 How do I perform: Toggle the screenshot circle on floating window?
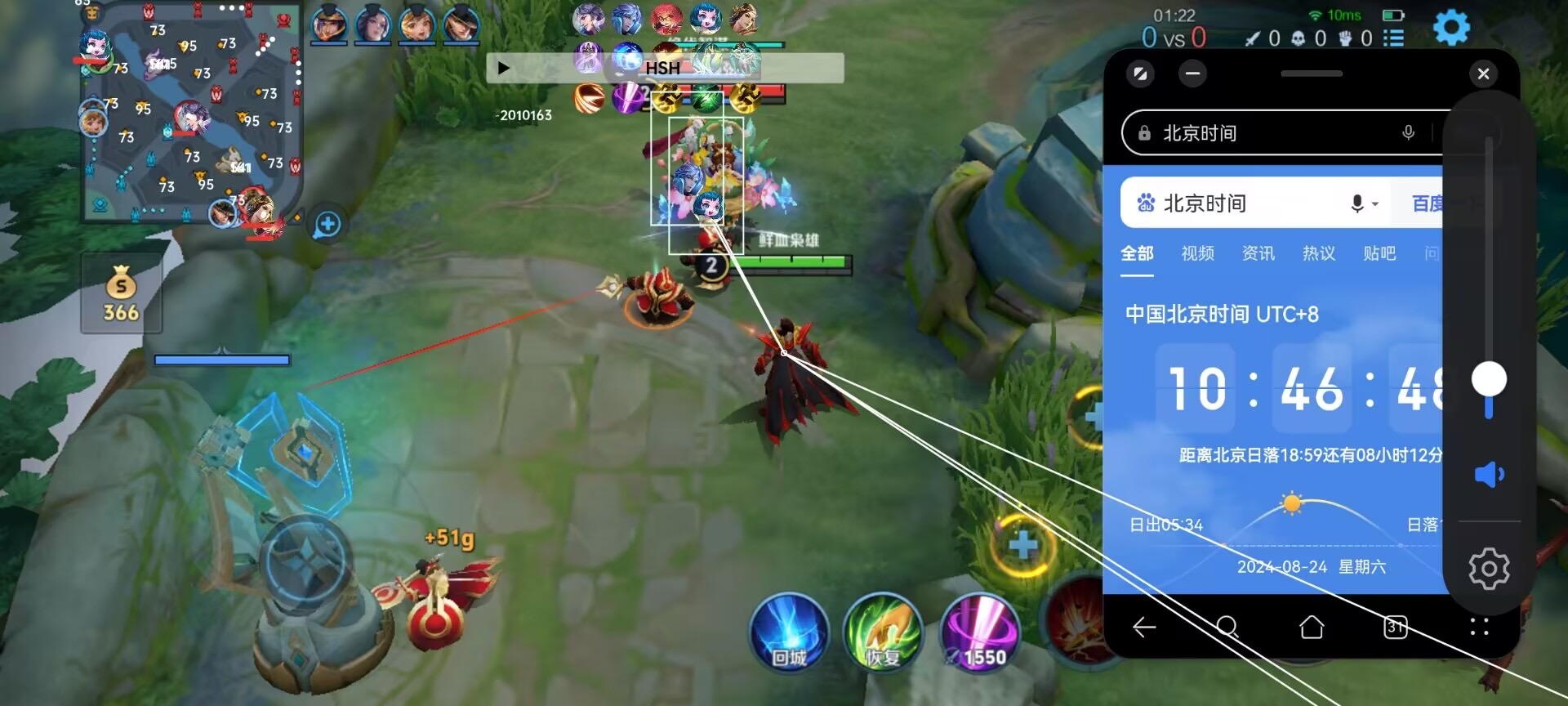pos(1140,74)
